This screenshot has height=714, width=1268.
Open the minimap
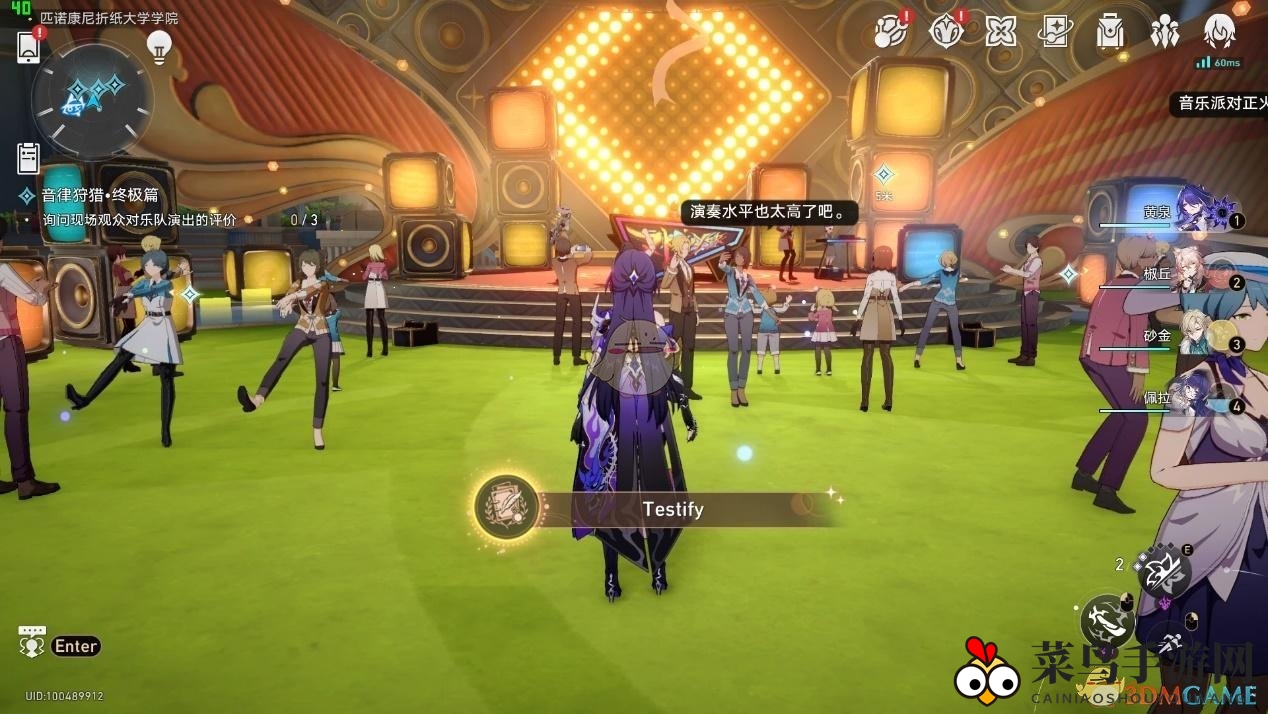(92, 98)
